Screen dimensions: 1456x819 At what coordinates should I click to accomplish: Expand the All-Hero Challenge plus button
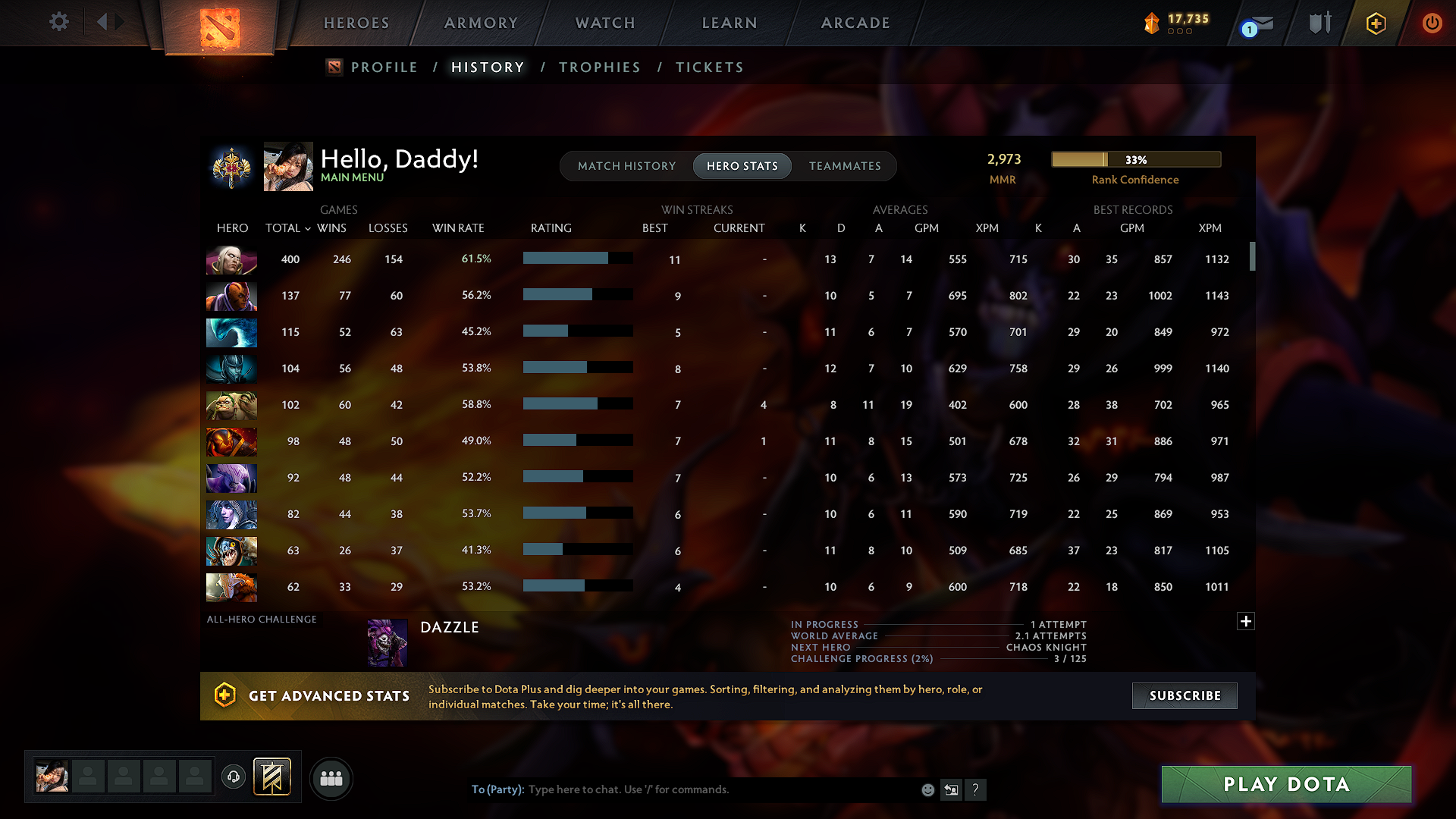1245,621
